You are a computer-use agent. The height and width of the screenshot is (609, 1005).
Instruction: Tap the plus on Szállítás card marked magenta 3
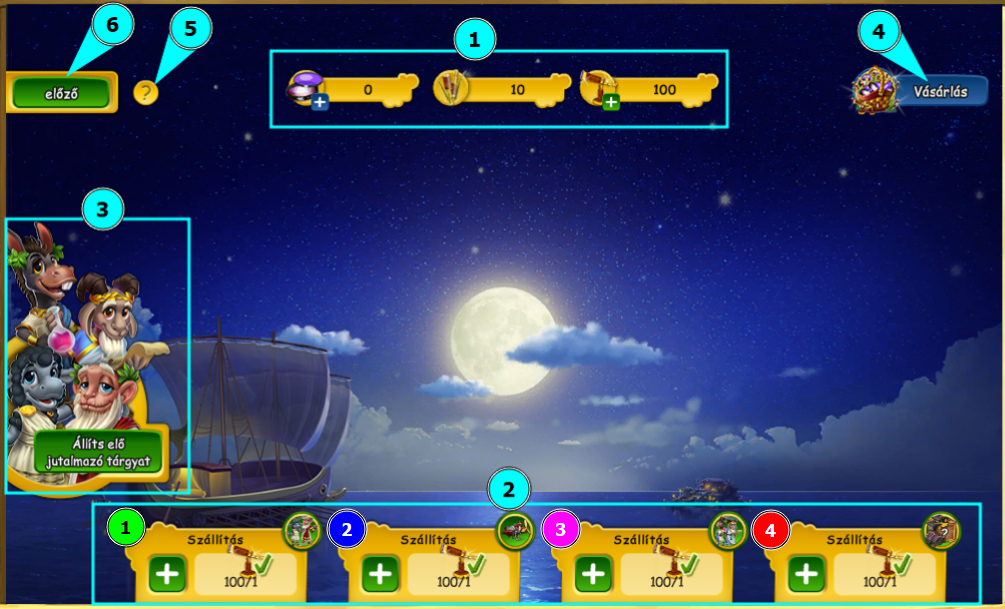[593, 574]
